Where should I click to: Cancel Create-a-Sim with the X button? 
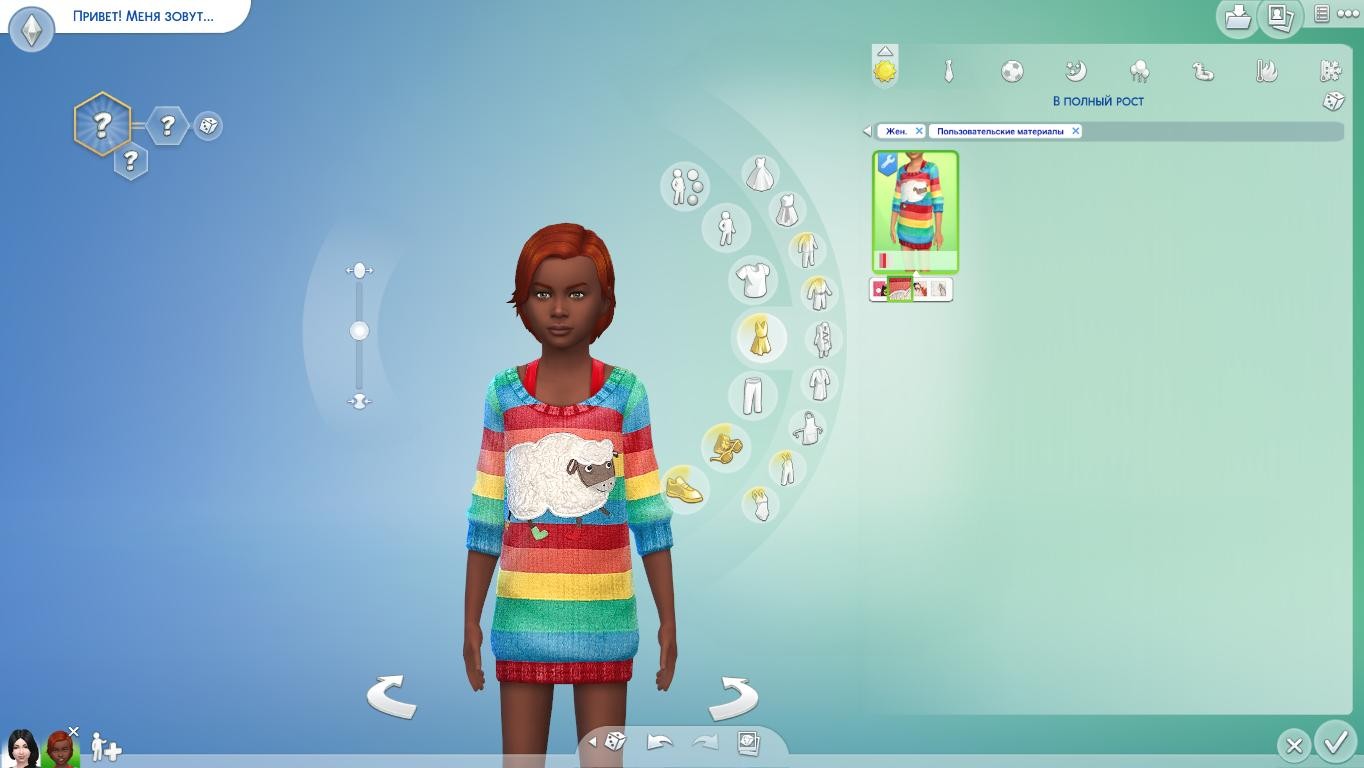point(1294,745)
